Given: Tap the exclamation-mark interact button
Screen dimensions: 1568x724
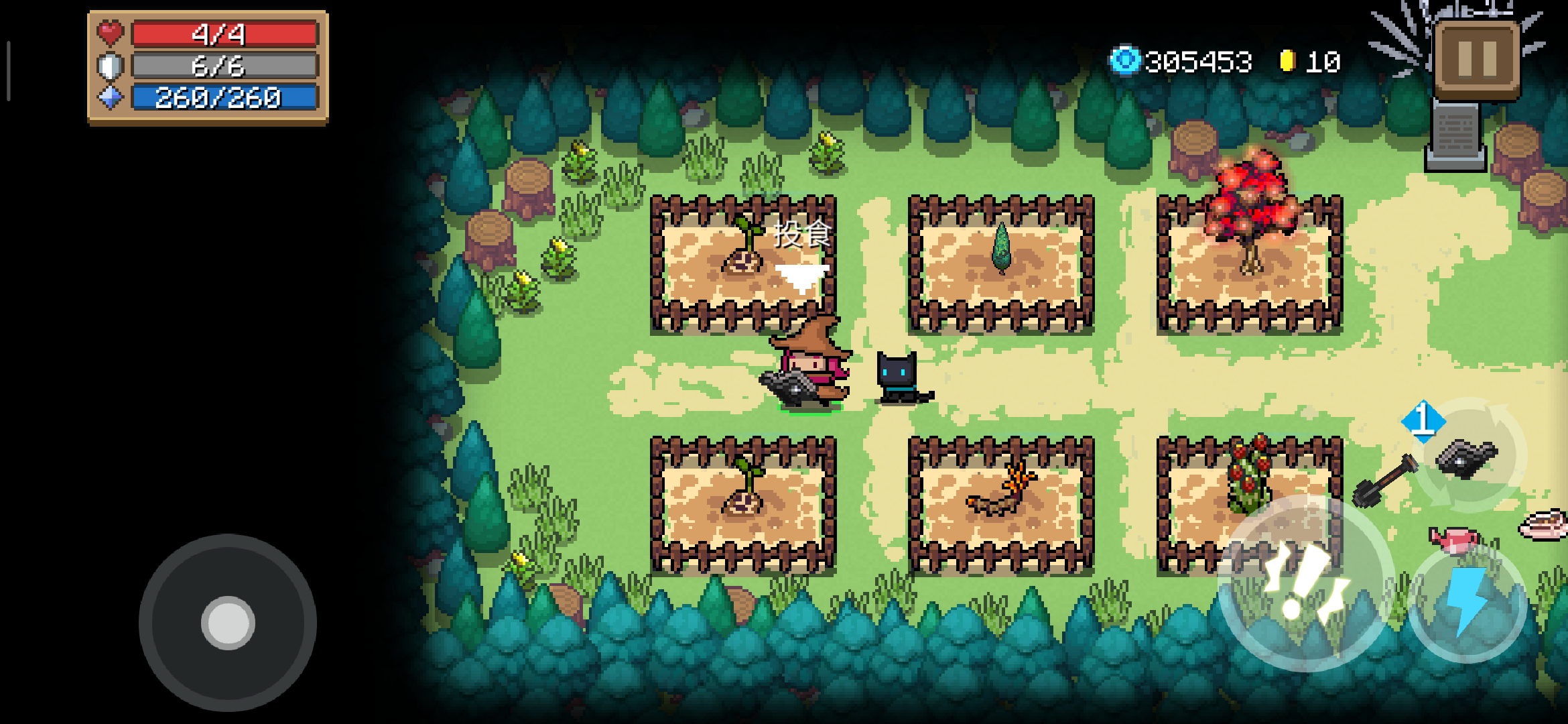Looking at the screenshot, I should click(x=1304, y=583).
